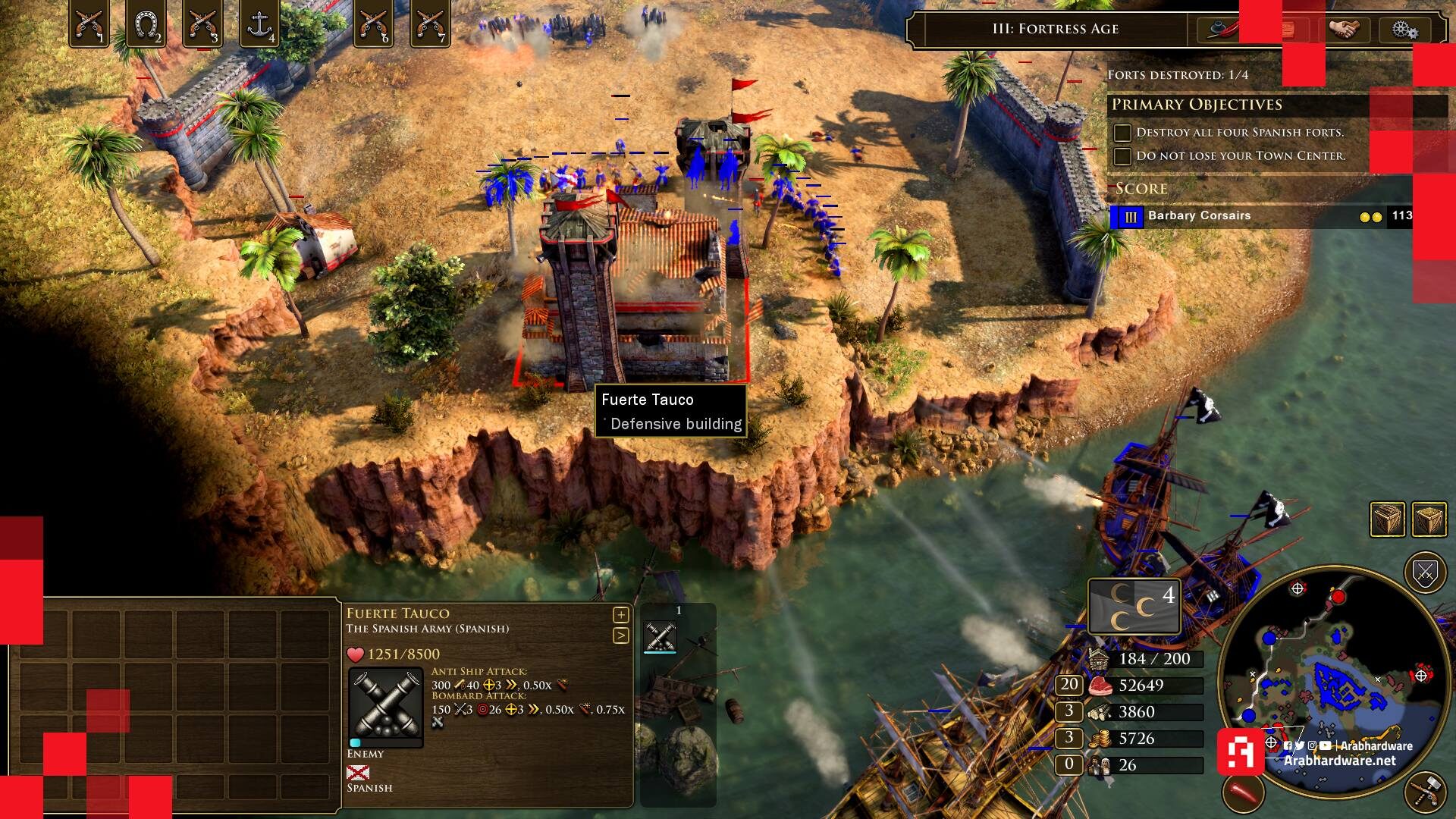1456x819 pixels.
Task: Select control group 1 with crossed pistols
Action: pyautogui.click(x=89, y=24)
